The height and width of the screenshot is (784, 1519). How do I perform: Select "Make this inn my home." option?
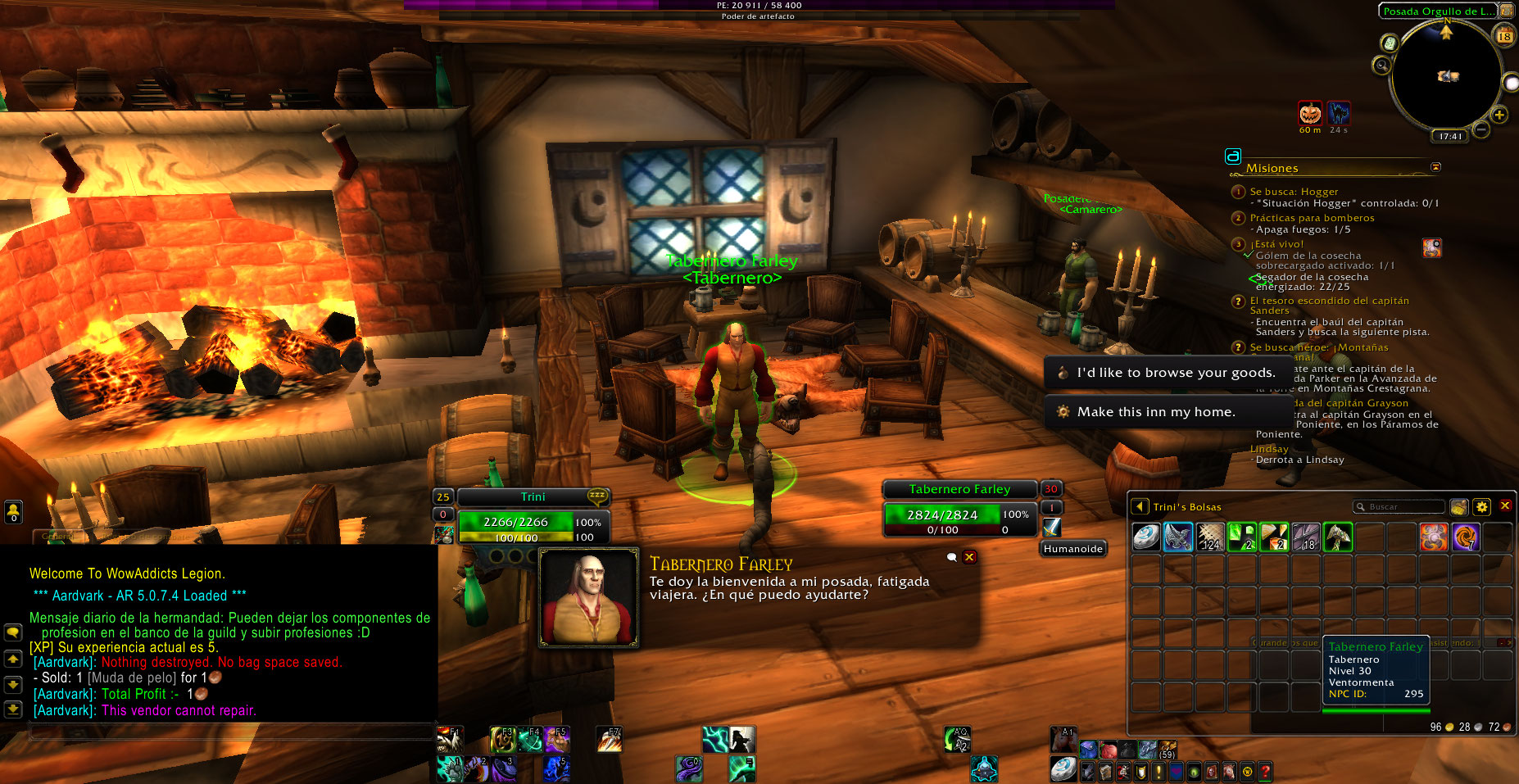coord(1155,412)
